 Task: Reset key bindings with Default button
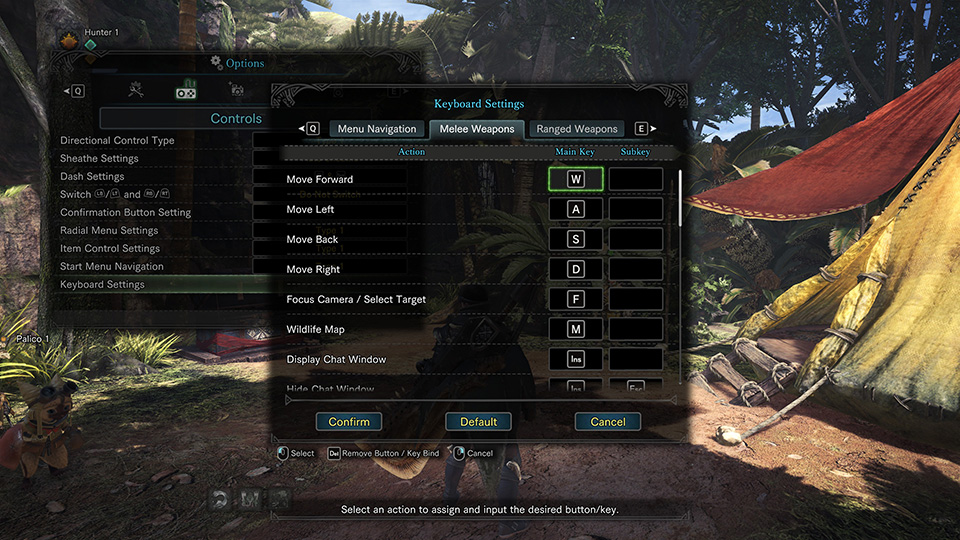click(478, 422)
